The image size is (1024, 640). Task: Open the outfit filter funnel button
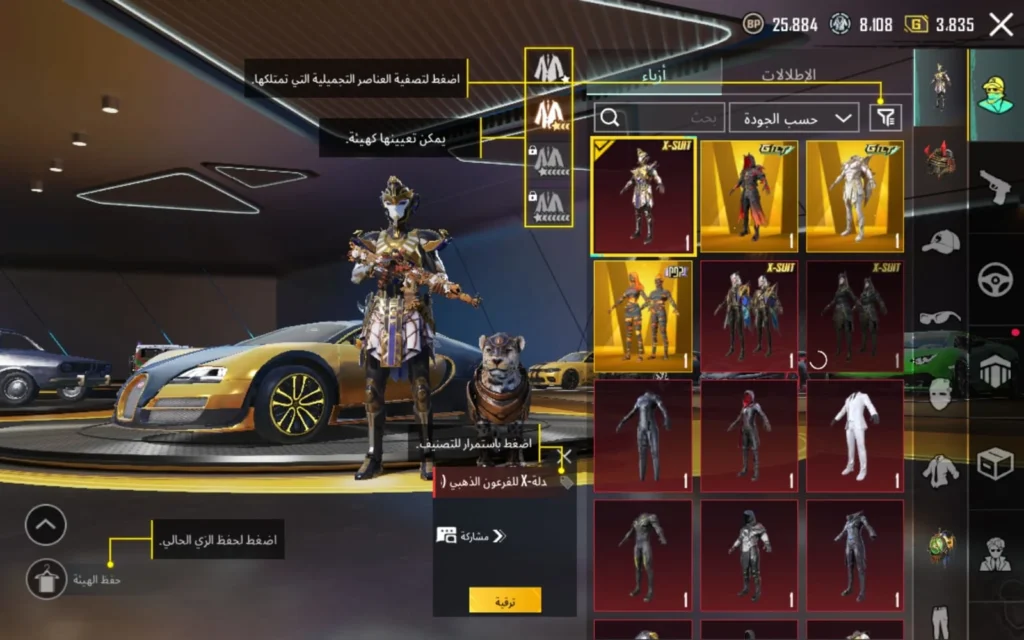tap(885, 118)
